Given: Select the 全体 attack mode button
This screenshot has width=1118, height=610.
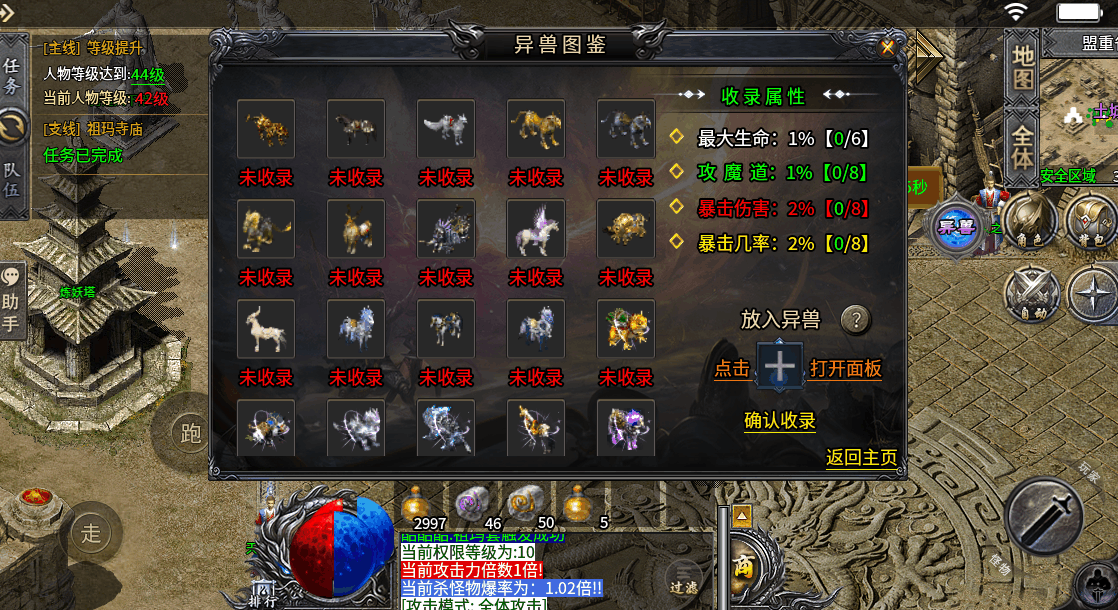Looking at the screenshot, I should tap(1022, 146).
